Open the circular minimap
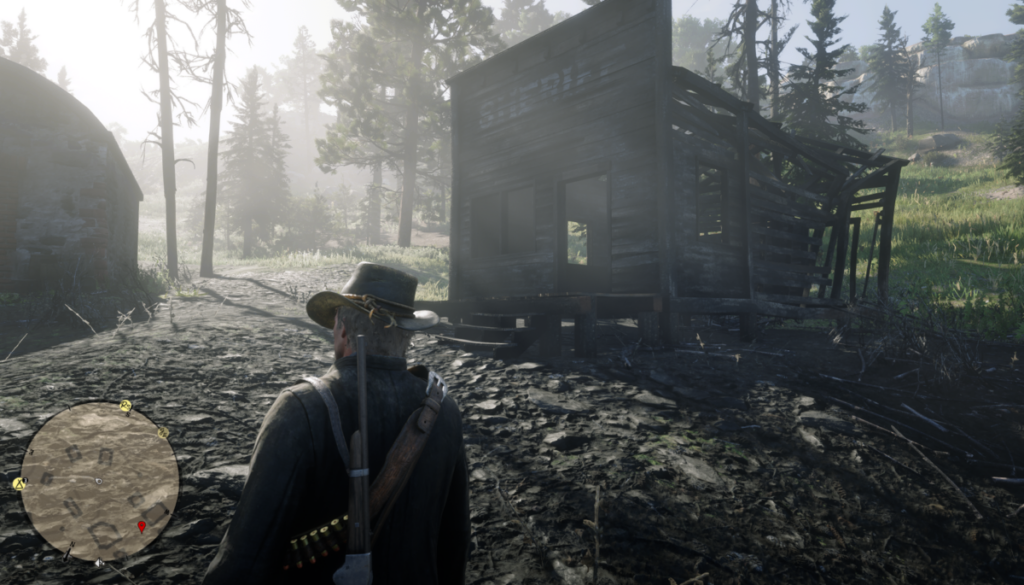Viewport: 1024px width, 585px height. (x=100, y=481)
